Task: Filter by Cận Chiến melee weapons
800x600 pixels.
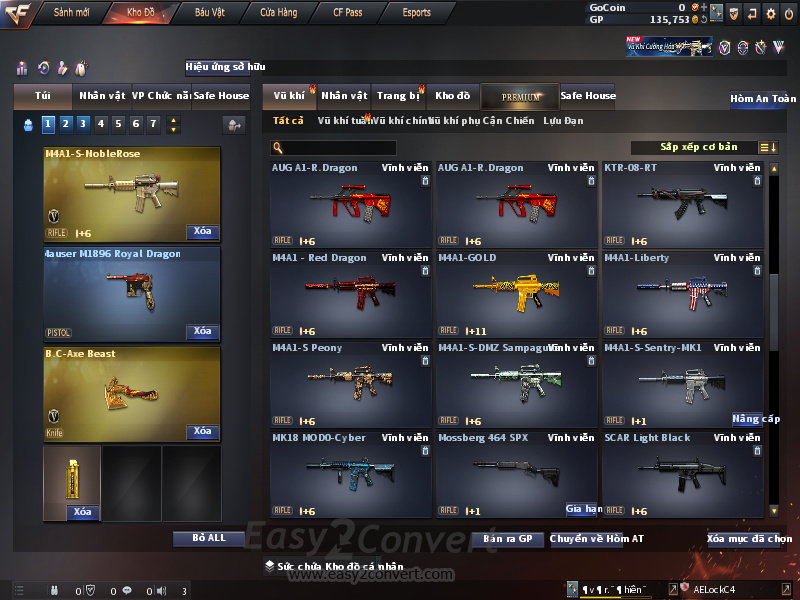Action: tap(508, 121)
